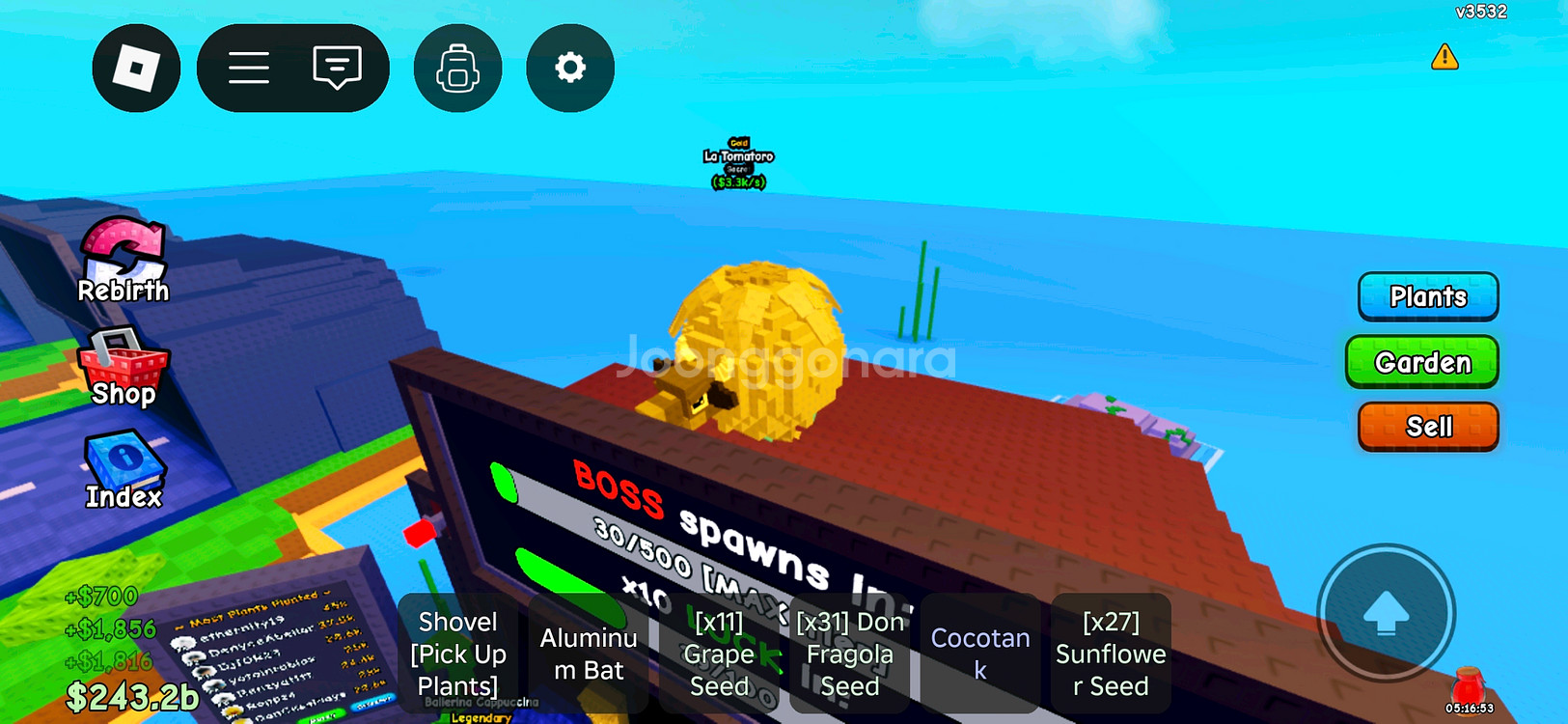
Task: Open the gear settings
Action: coord(569,69)
